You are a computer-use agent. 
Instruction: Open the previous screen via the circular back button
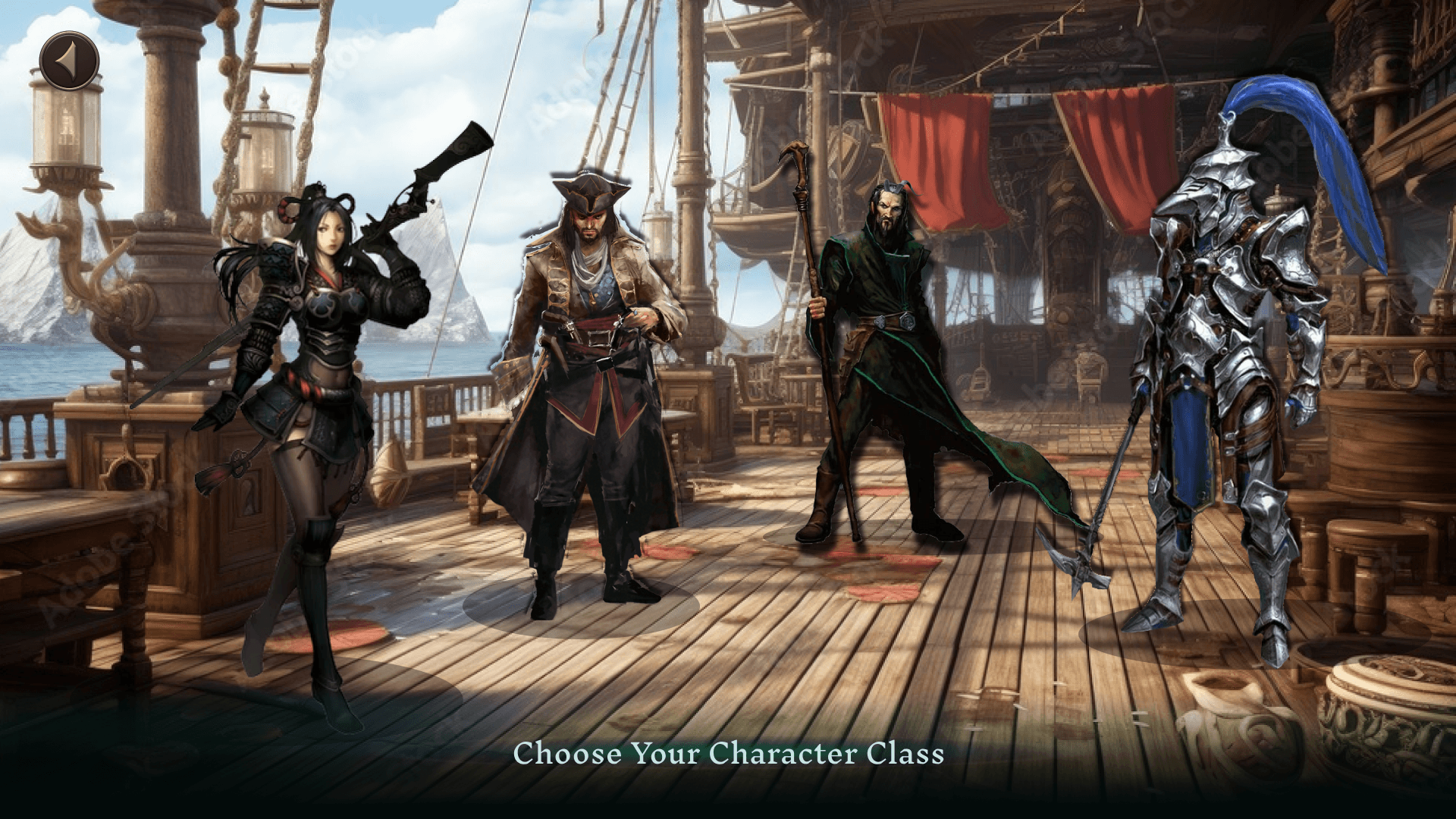[68, 58]
